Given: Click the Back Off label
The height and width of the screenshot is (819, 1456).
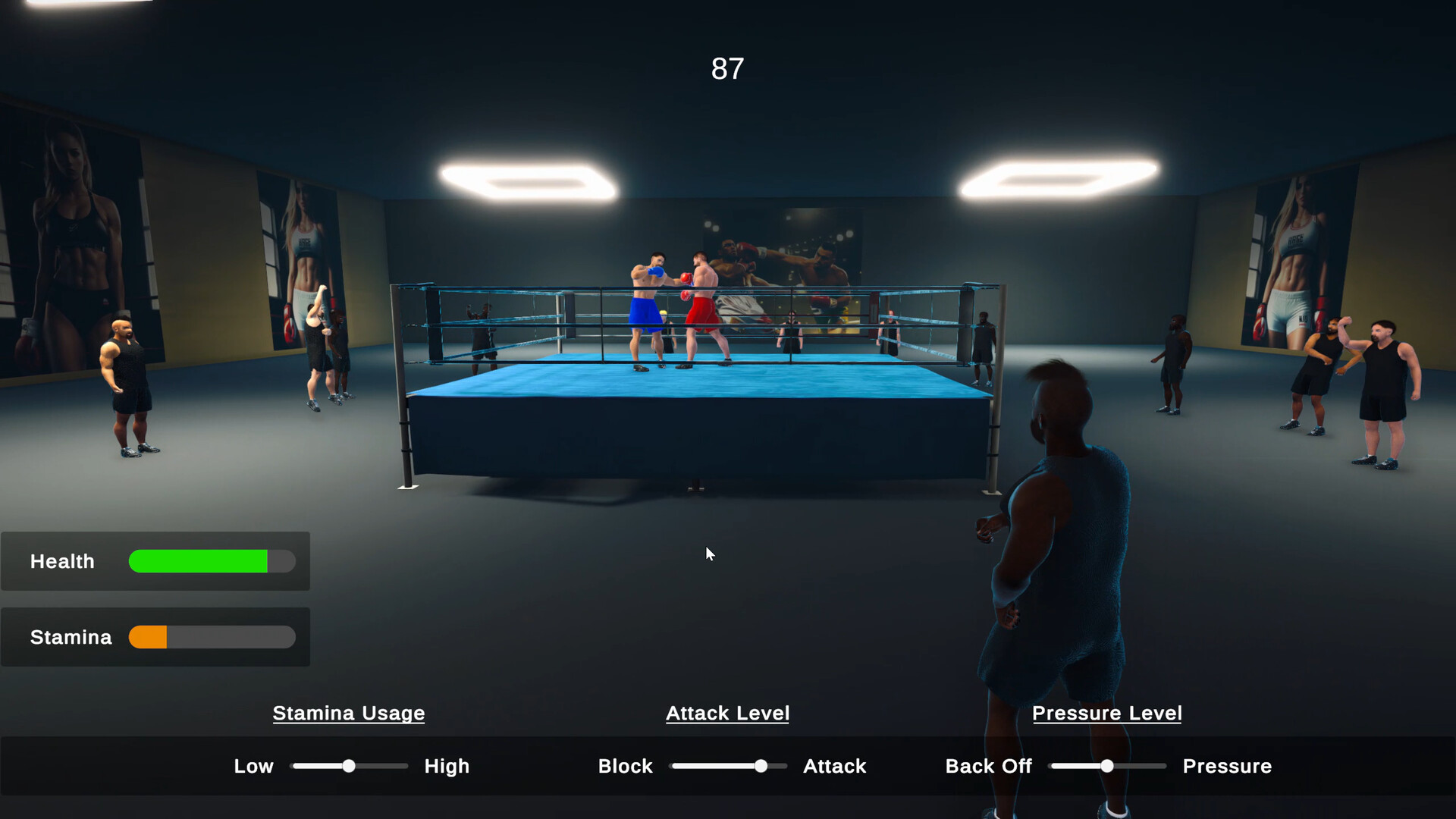Looking at the screenshot, I should [x=988, y=766].
